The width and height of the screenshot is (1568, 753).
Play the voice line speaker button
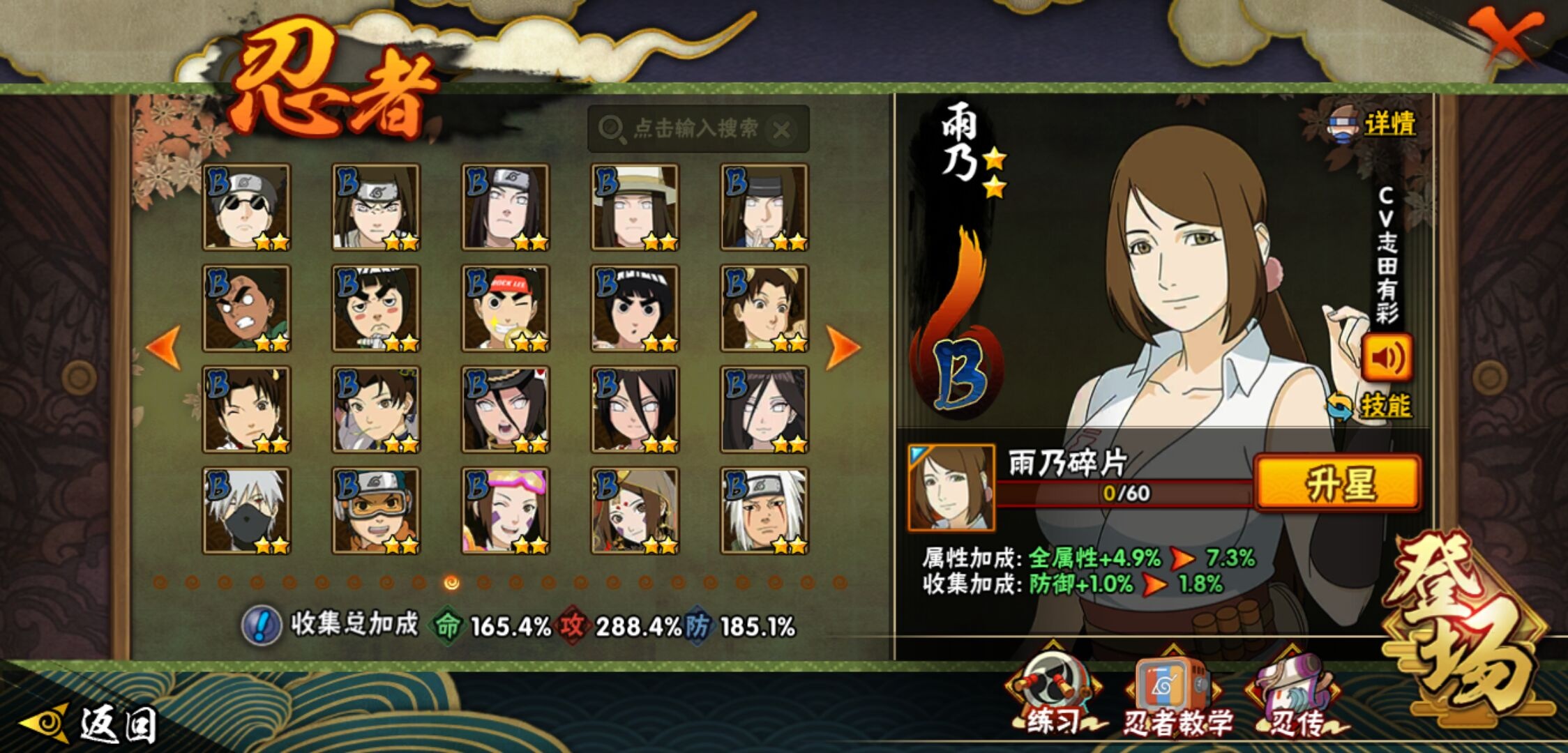tap(1387, 358)
